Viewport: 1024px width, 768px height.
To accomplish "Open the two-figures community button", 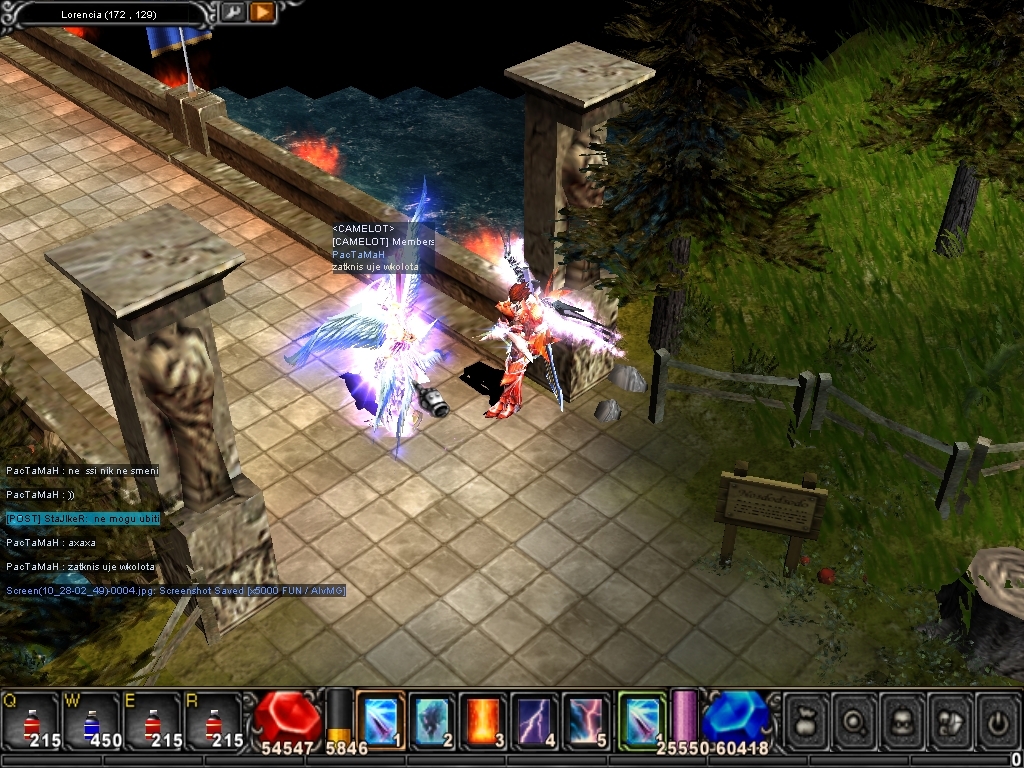I will [x=950, y=720].
